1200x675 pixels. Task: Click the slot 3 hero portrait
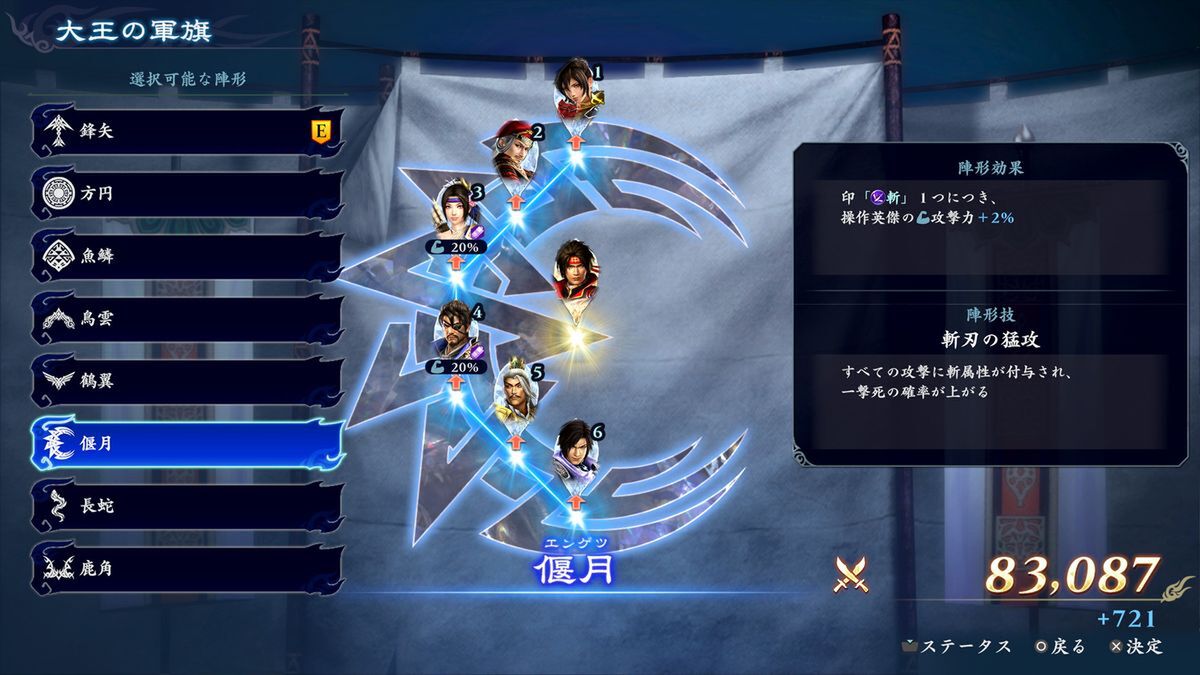[x=456, y=211]
